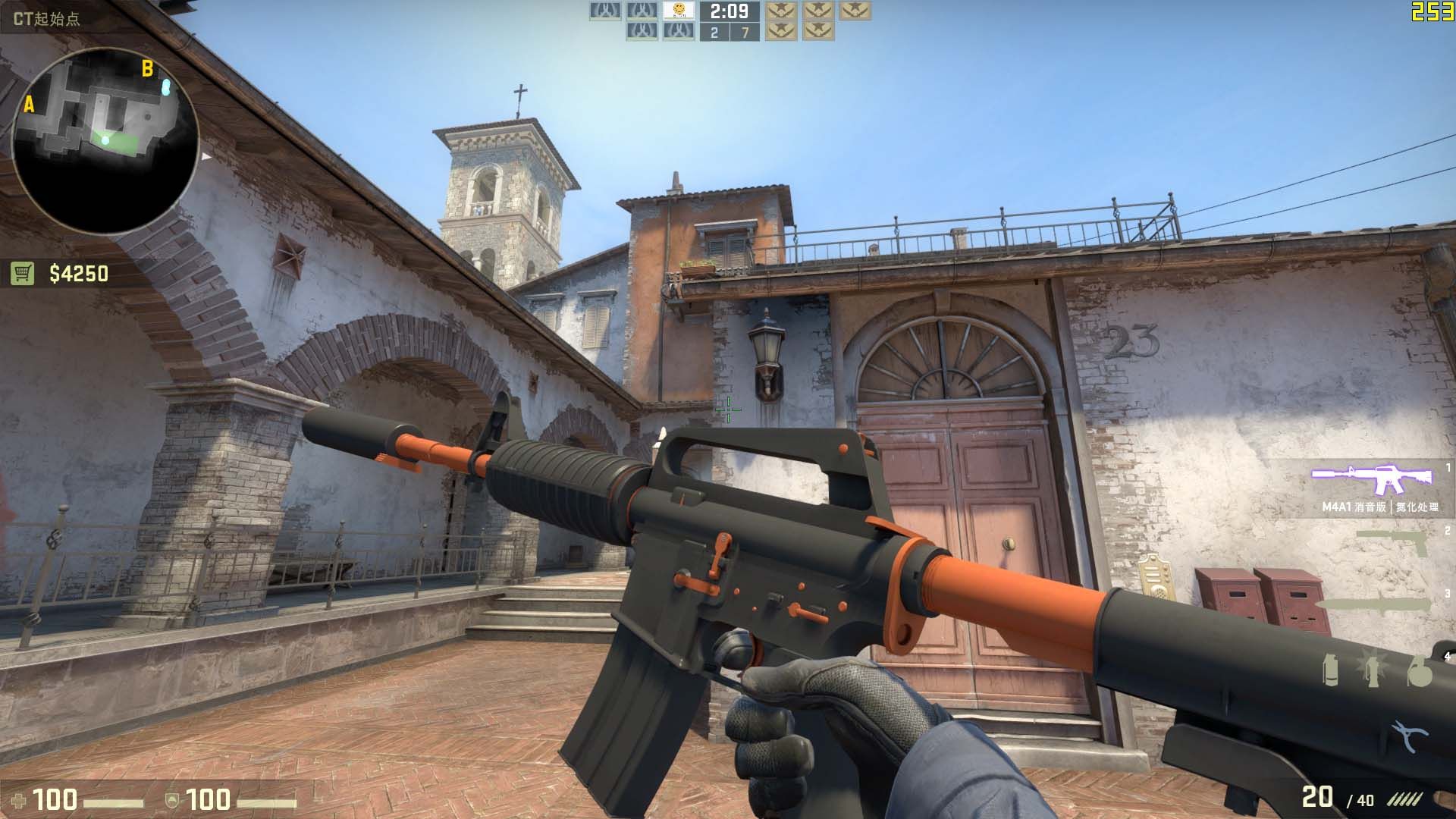
Task: Select the flashbang icon in the grenade row
Action: [1371, 670]
